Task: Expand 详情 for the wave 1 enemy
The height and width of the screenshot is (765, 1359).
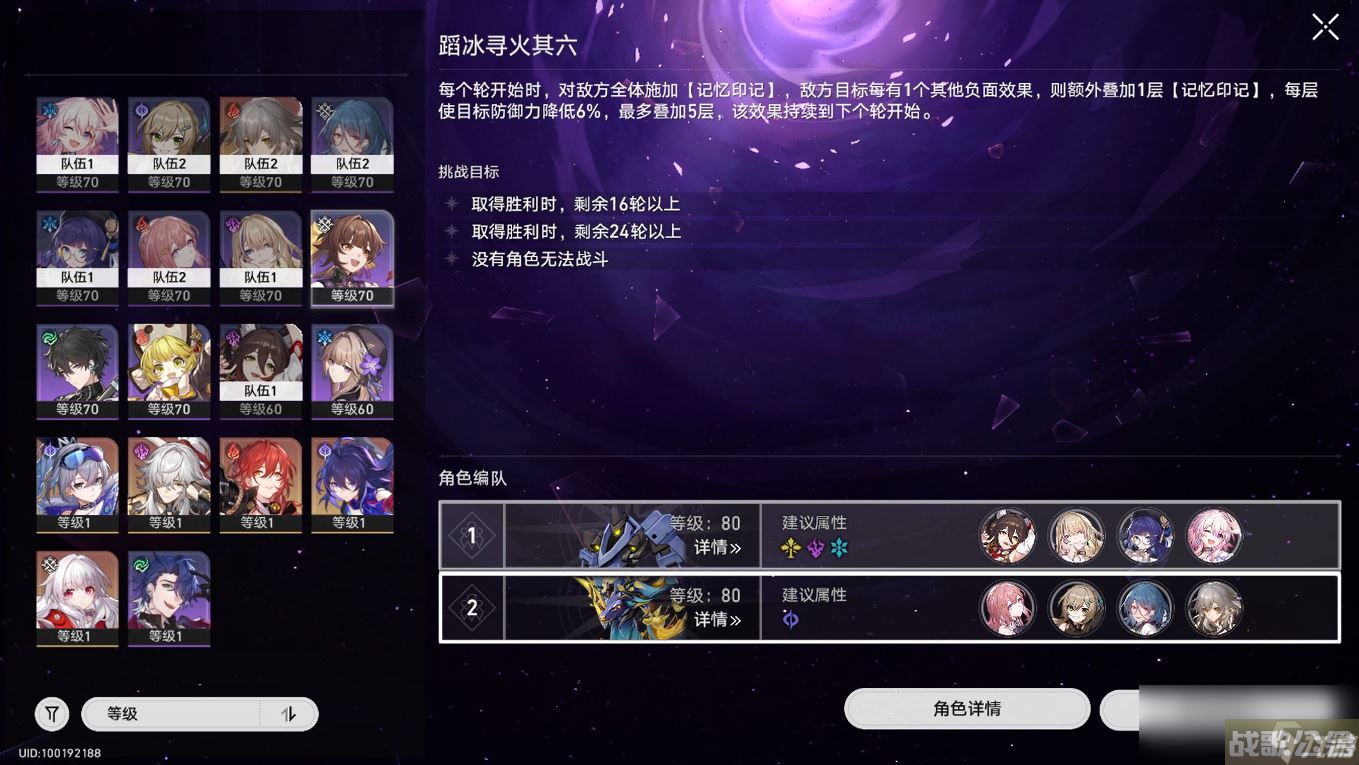Action: pos(717,546)
